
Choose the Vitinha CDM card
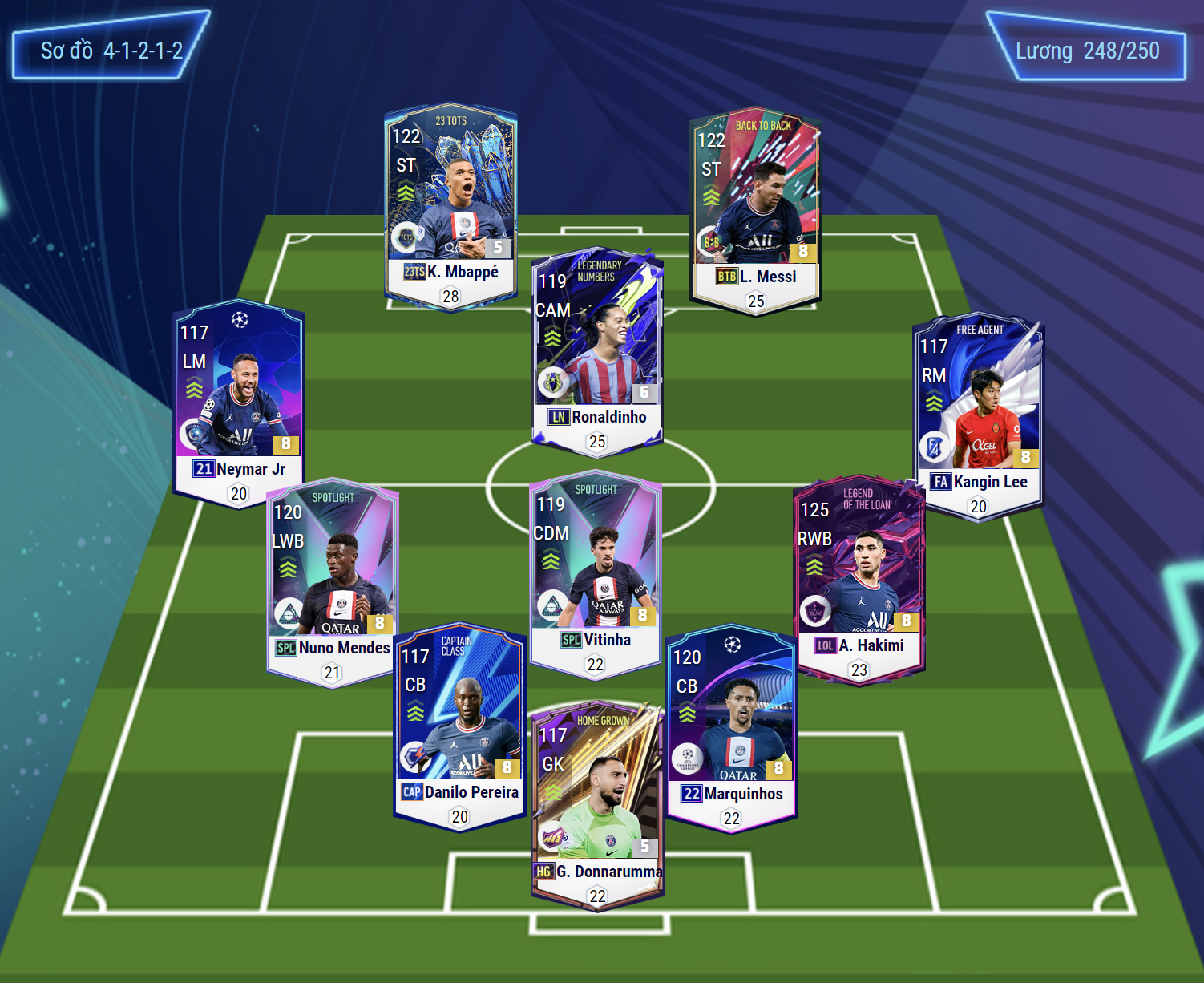595,573
